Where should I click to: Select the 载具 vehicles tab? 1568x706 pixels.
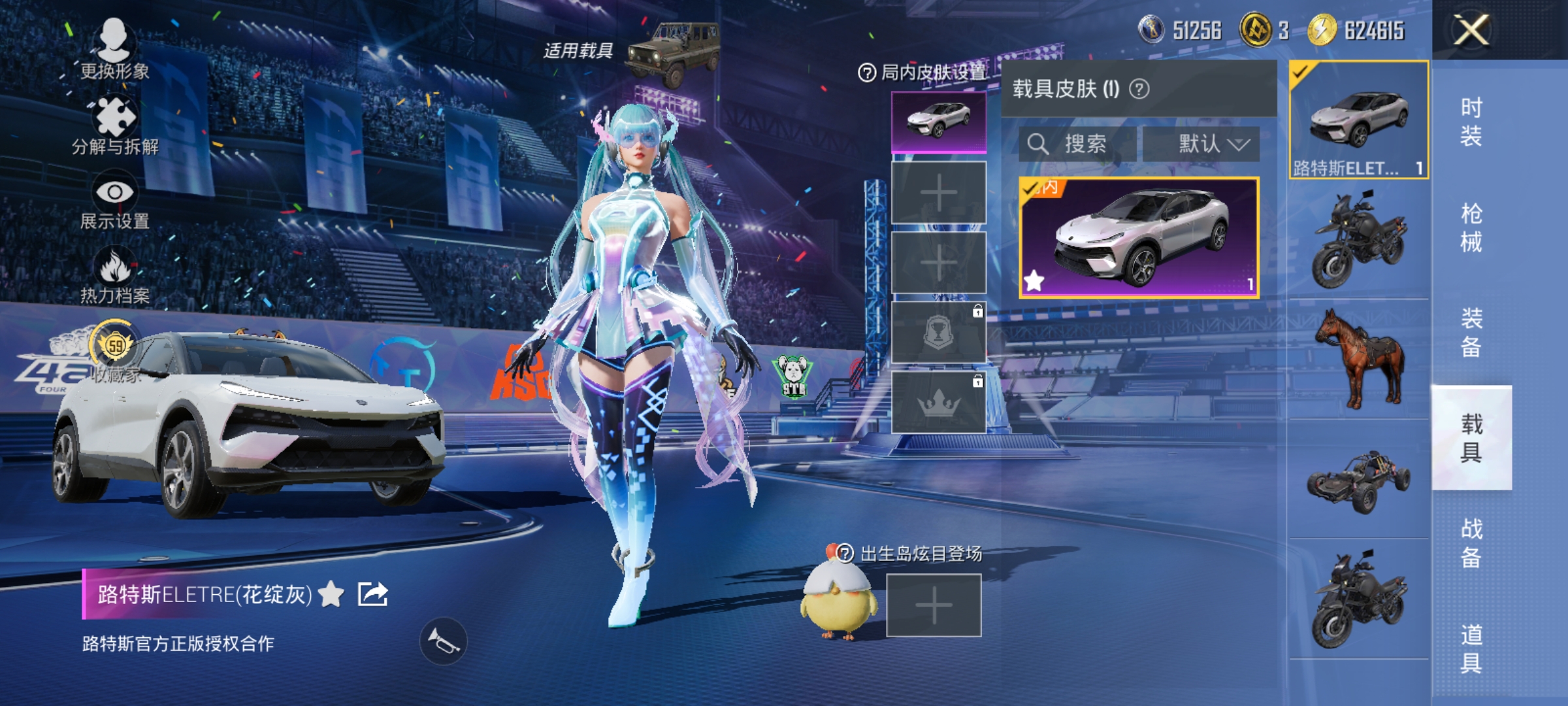(1471, 437)
